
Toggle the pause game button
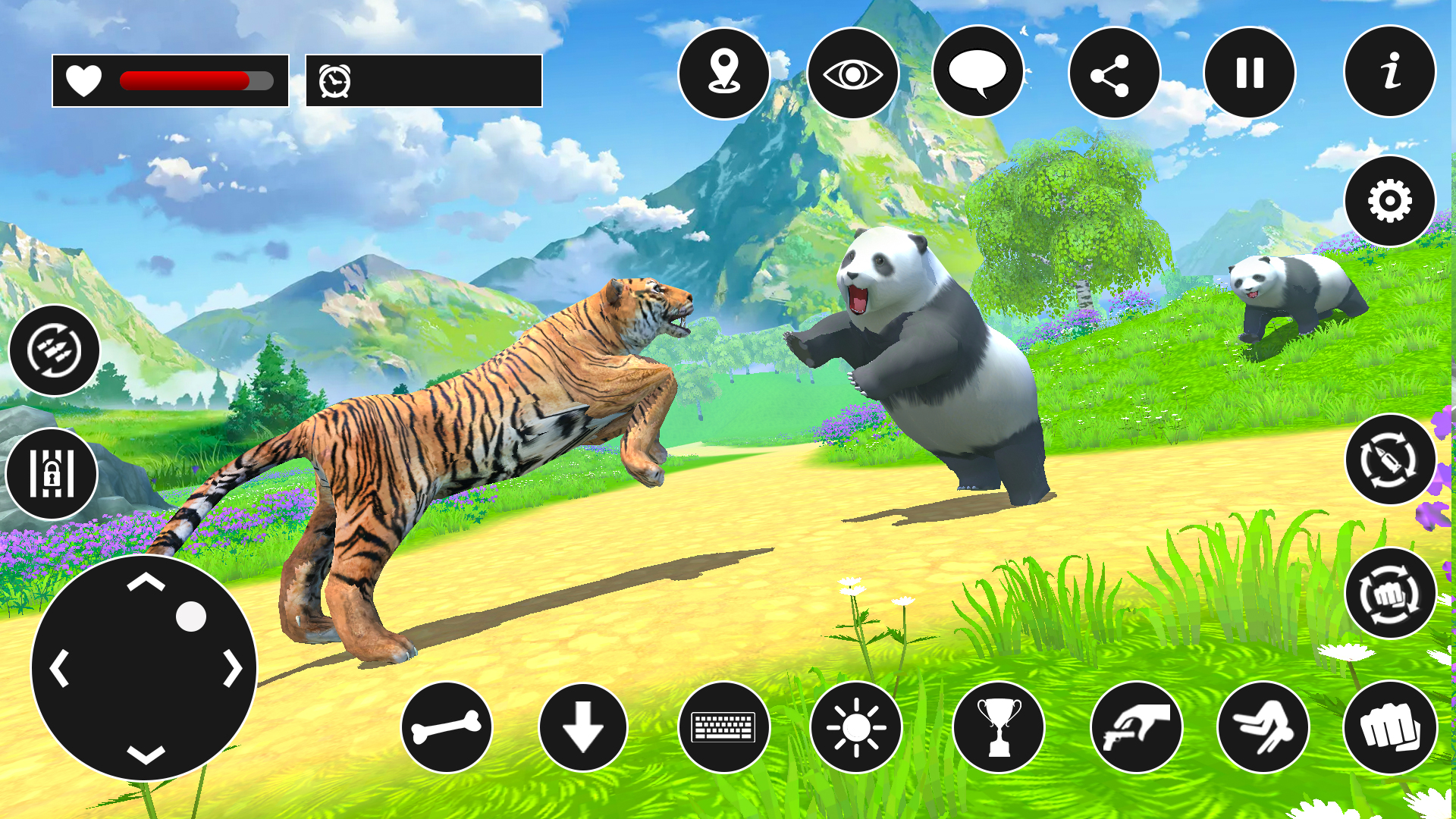point(1250,74)
